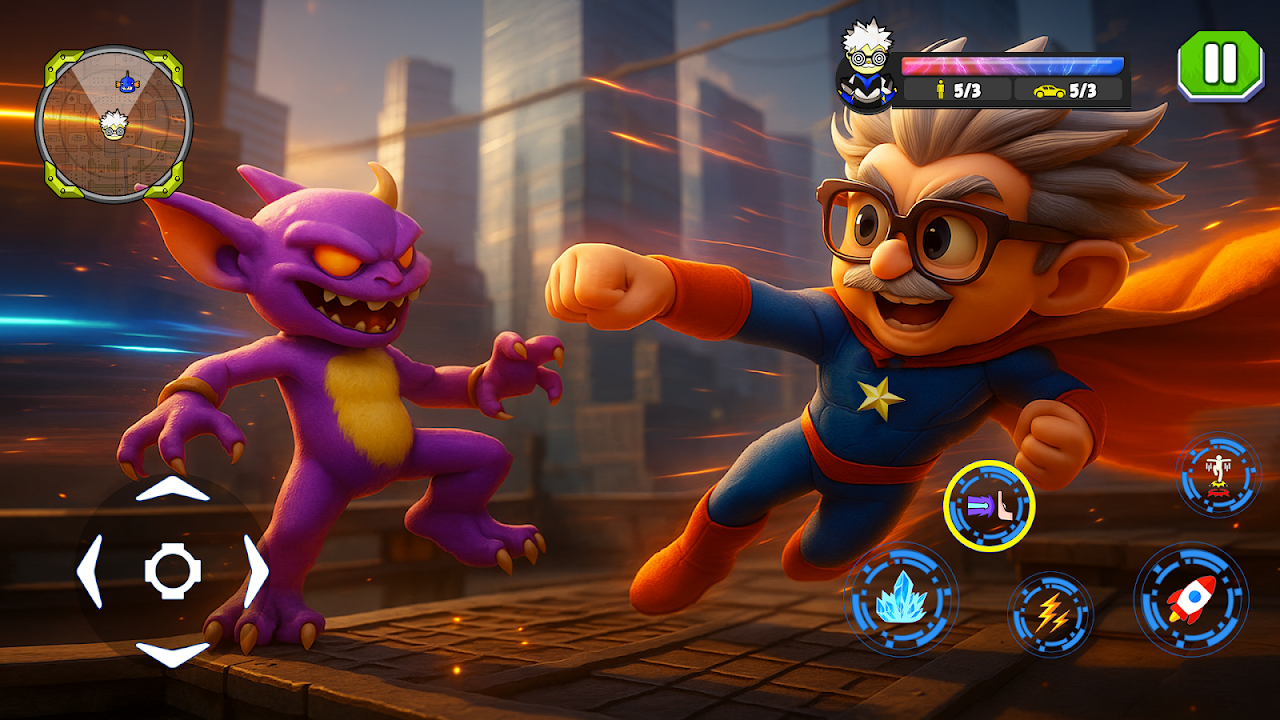Pause the game with the green button
1280x720 pixels.
pos(1220,65)
